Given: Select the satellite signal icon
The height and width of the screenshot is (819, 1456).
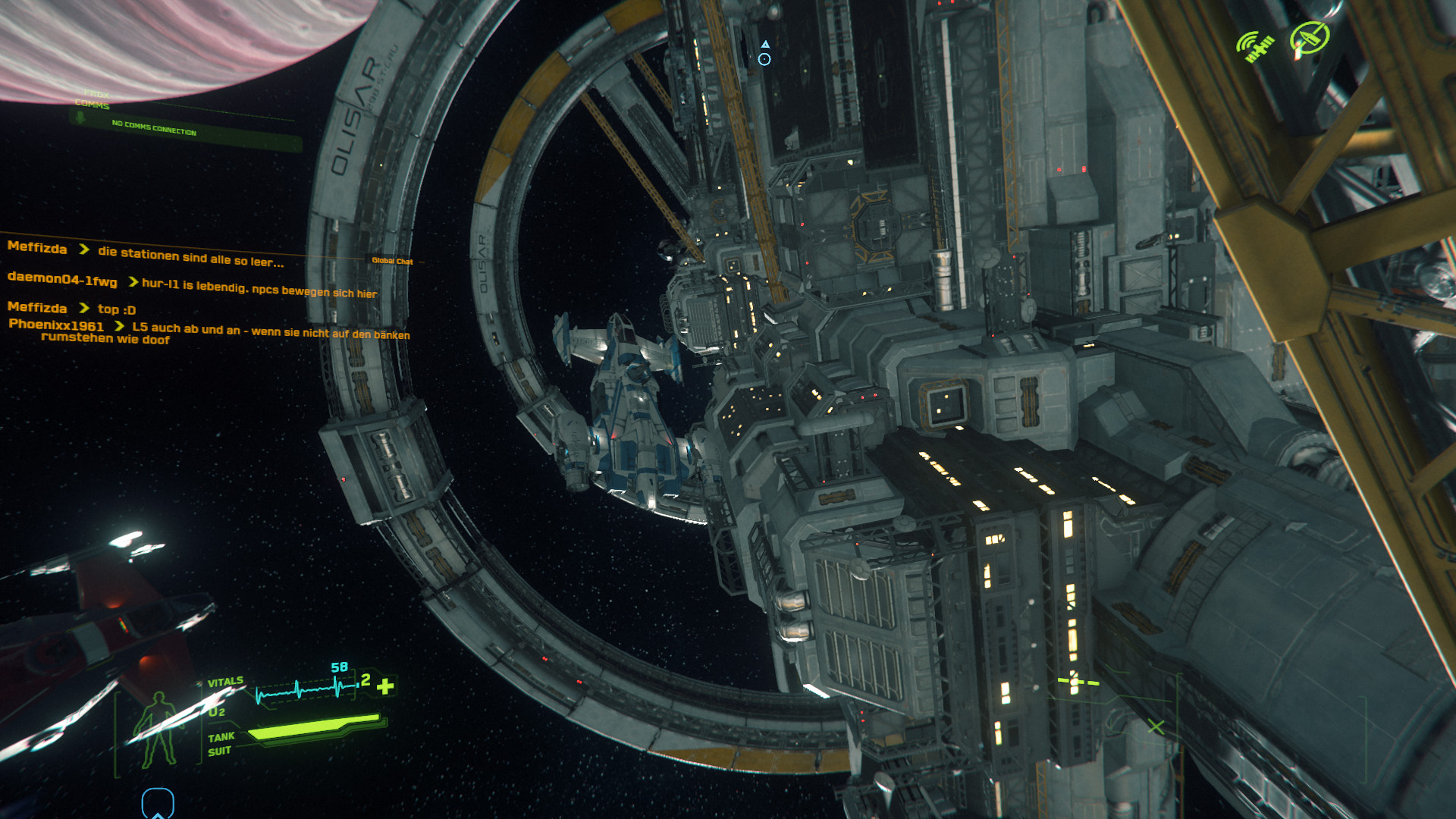Looking at the screenshot, I should (1256, 46).
